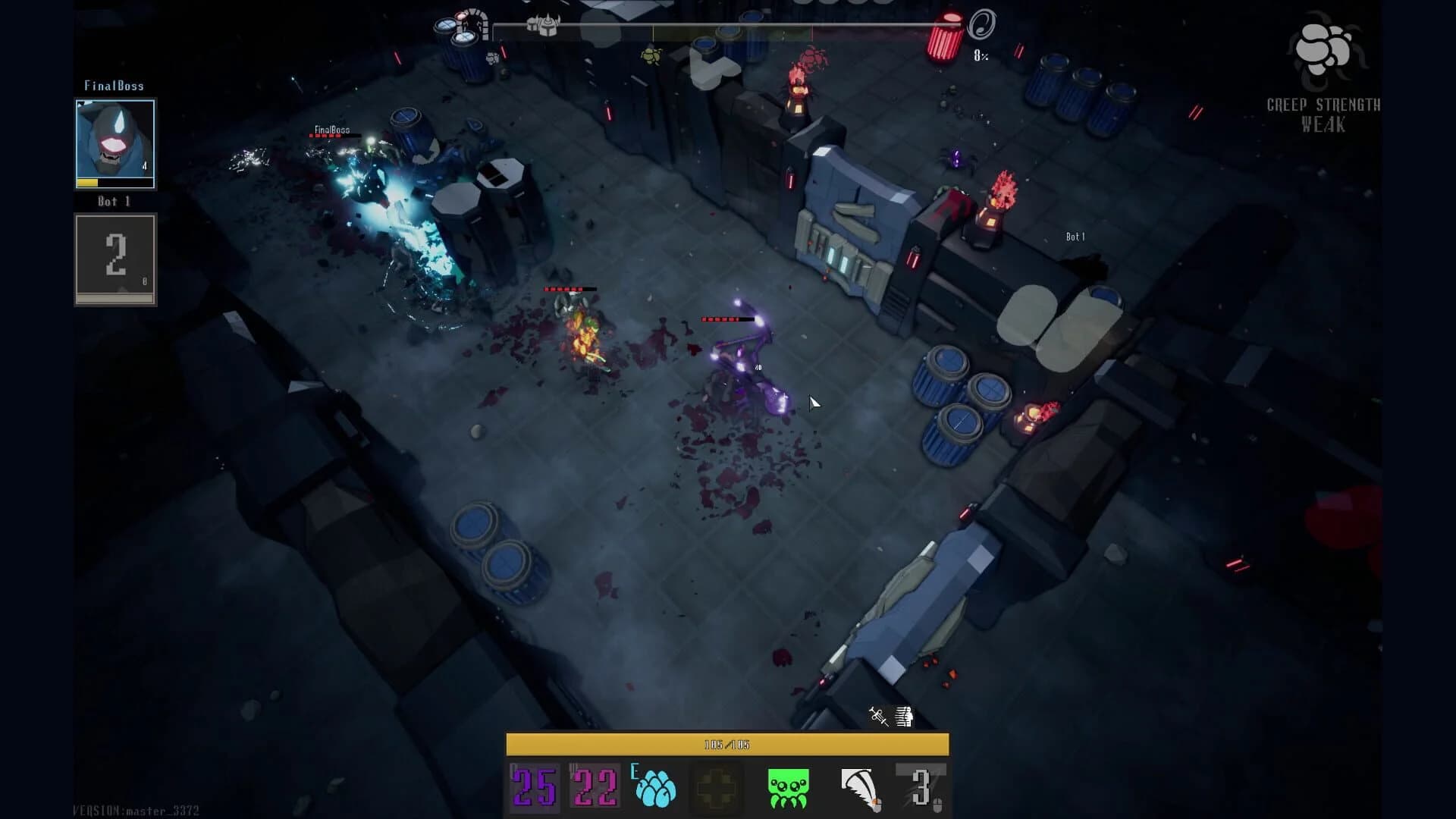
Task: Click the Creep Strength spider emblem top right
Action: pos(1324,47)
